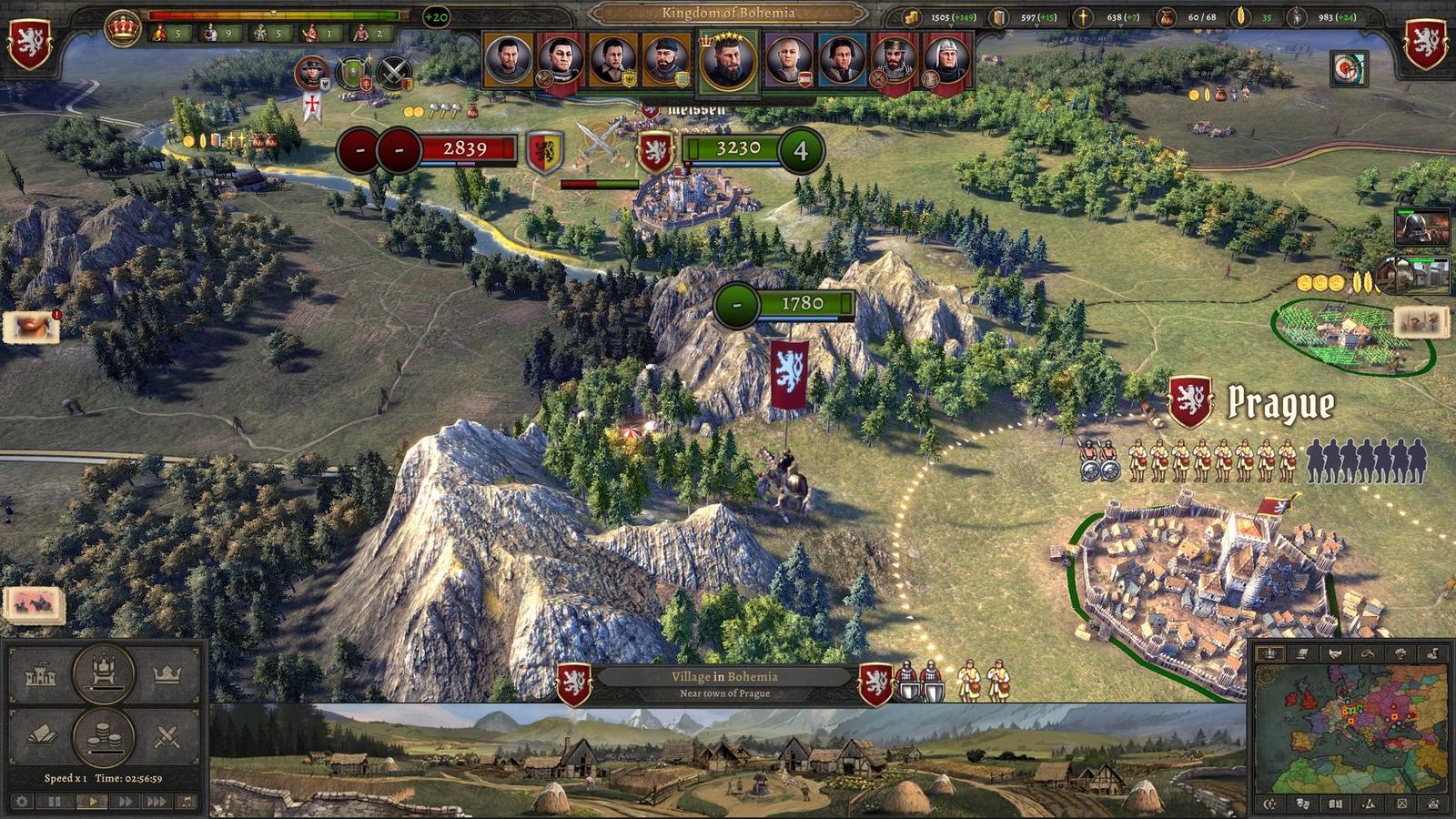Open the throne royal court button
The image size is (1456, 819).
pos(104,673)
